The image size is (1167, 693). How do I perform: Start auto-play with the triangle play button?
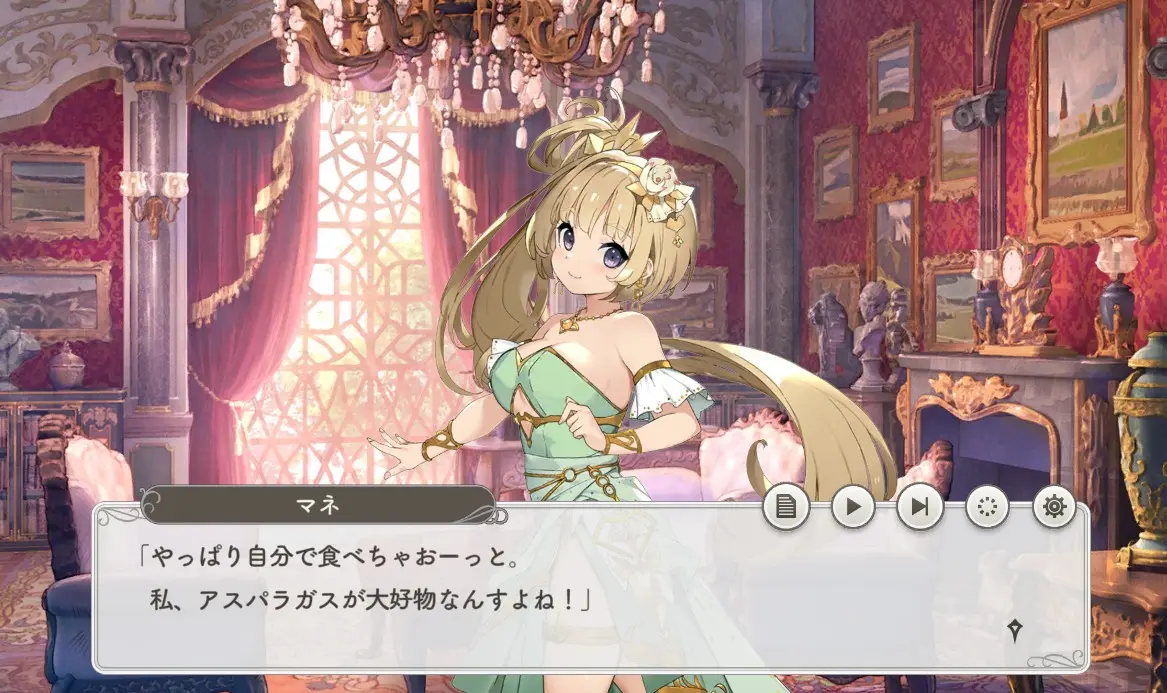(853, 508)
